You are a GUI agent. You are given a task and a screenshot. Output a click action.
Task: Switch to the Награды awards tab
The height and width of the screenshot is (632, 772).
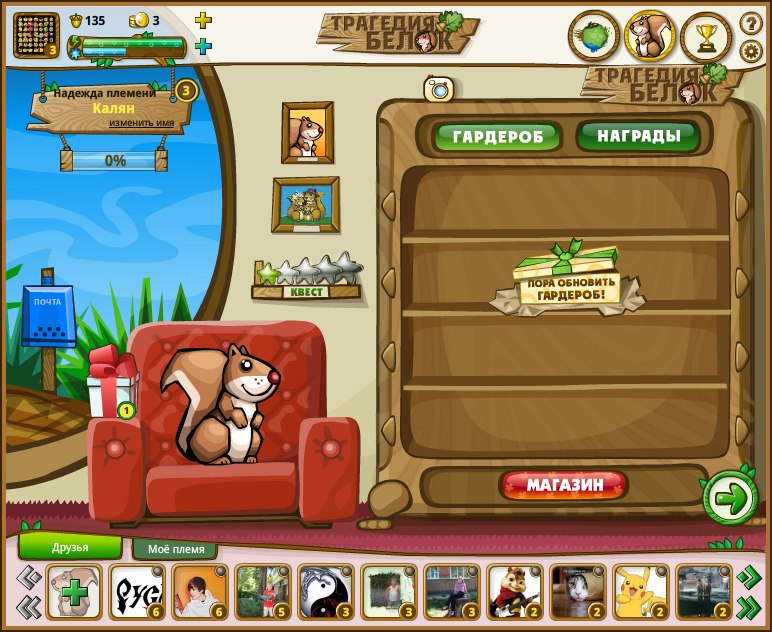[x=638, y=135]
